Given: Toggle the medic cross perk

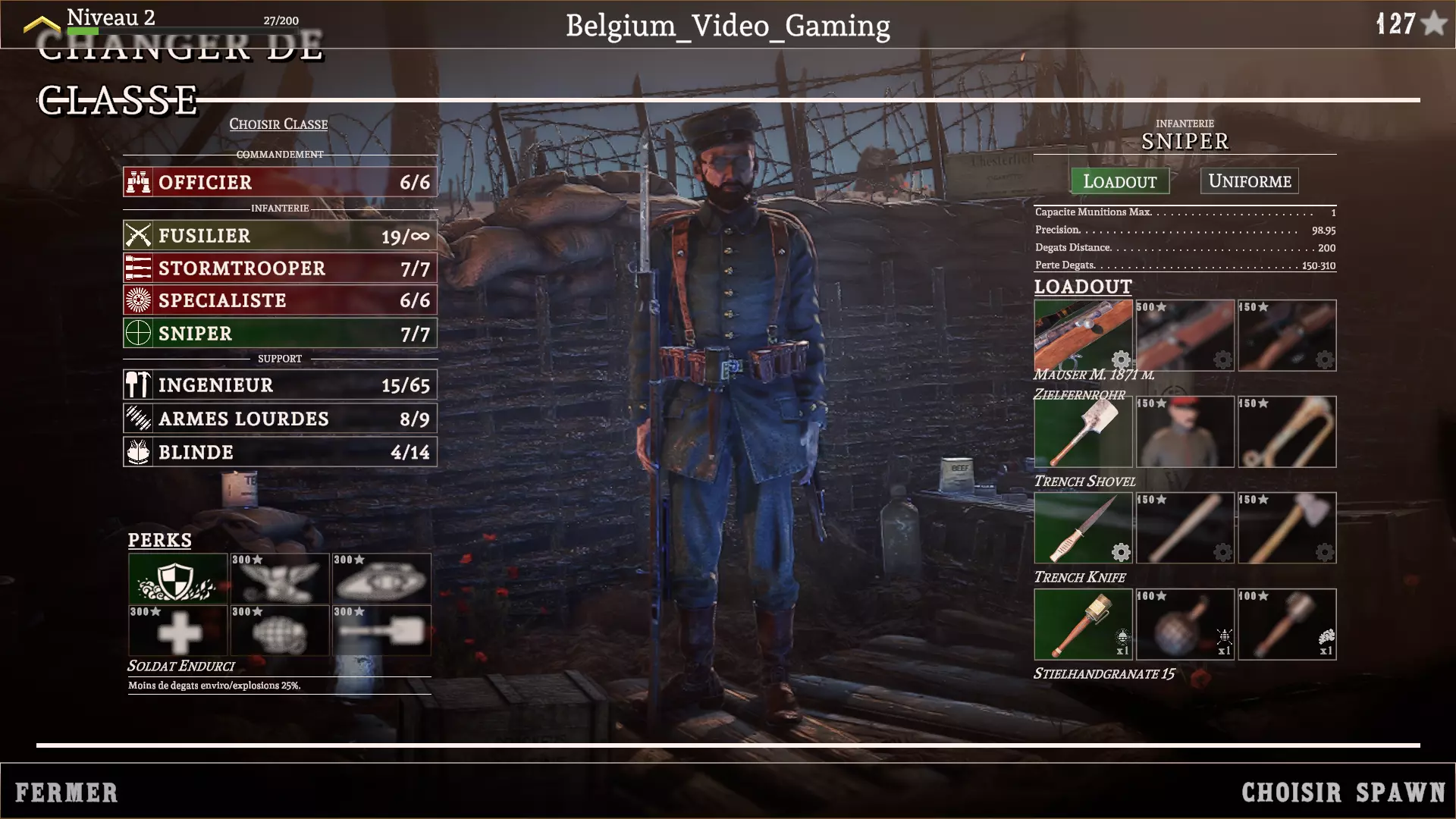Looking at the screenshot, I should pyautogui.click(x=178, y=630).
